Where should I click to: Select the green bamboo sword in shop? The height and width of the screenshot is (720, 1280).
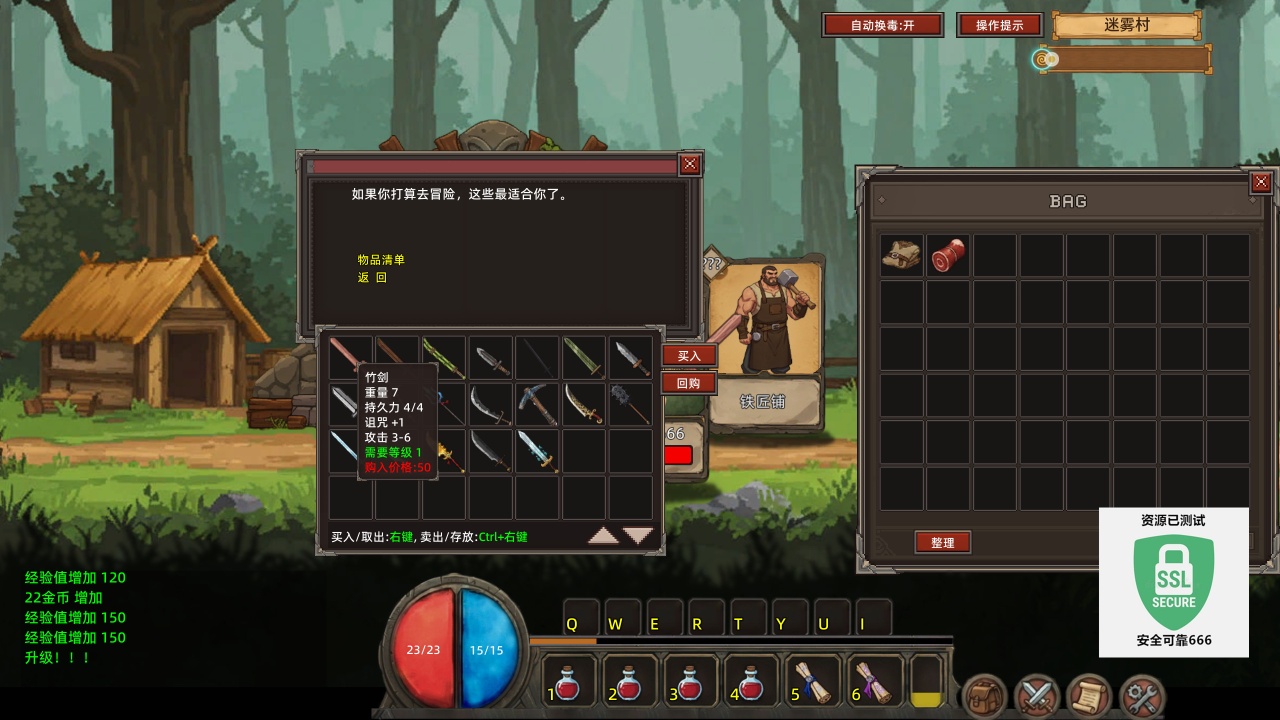(444, 357)
